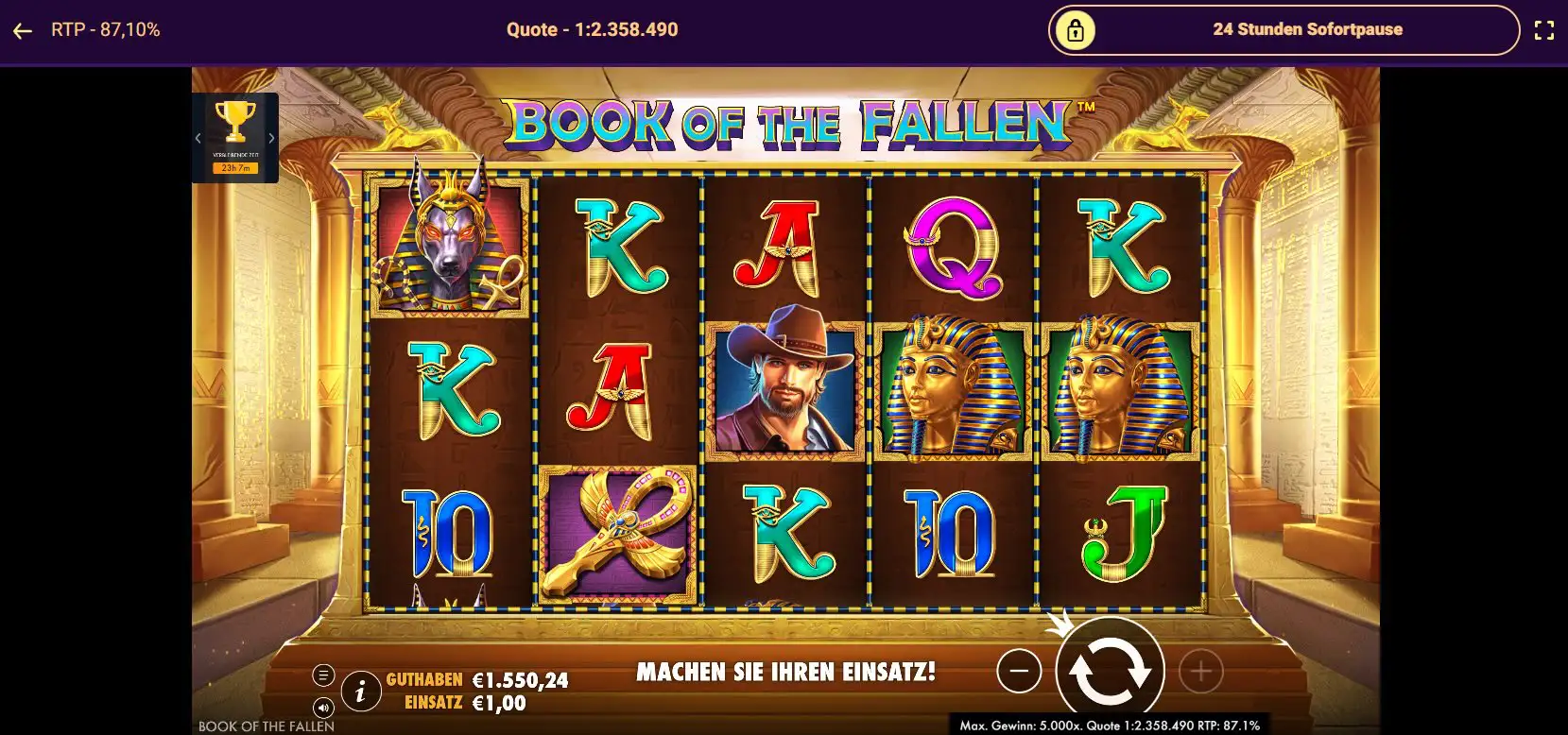The height and width of the screenshot is (735, 1568).
Task: Toggle the sound speaker icon
Action: click(x=323, y=708)
